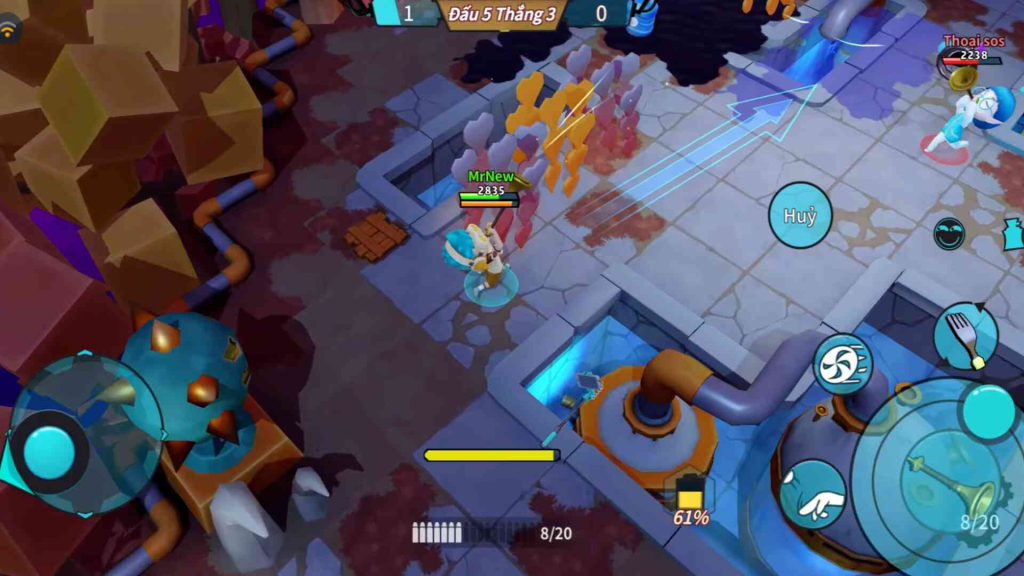1024x576 pixels.
Task: Click the movement joystick knob
Action: click(50, 453)
